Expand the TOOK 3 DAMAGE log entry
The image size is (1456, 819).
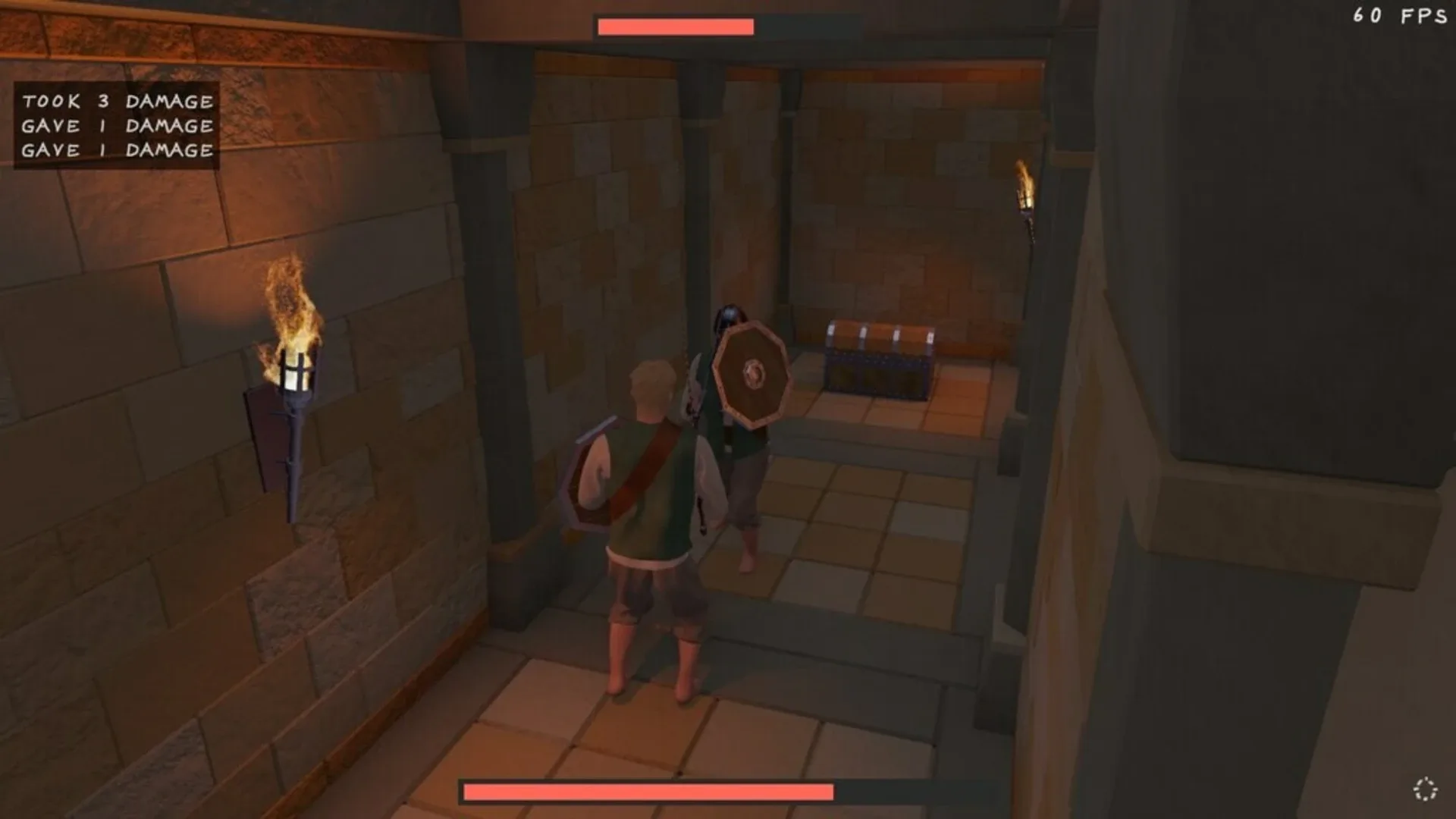click(118, 100)
